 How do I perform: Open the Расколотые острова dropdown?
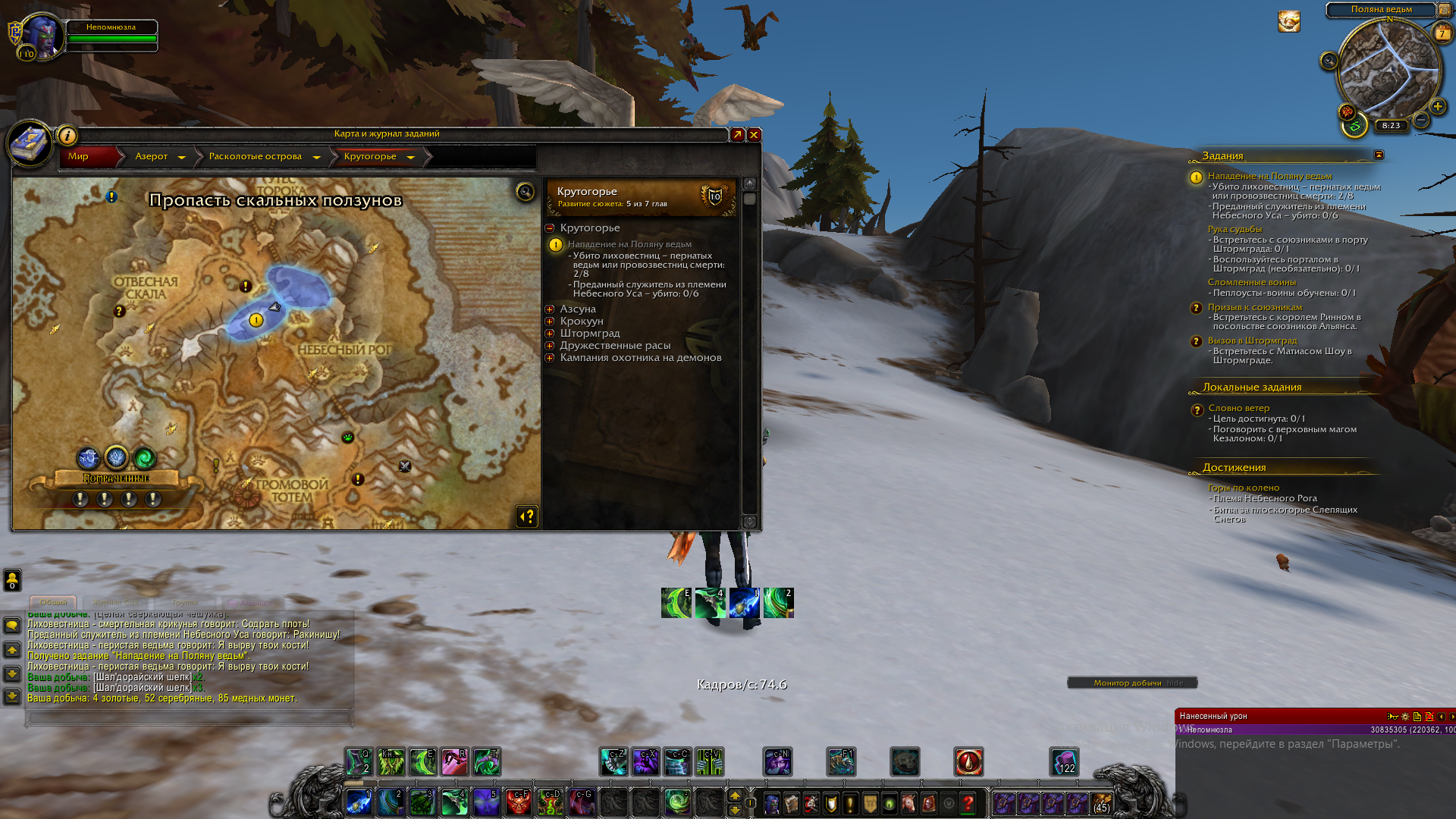click(x=316, y=157)
